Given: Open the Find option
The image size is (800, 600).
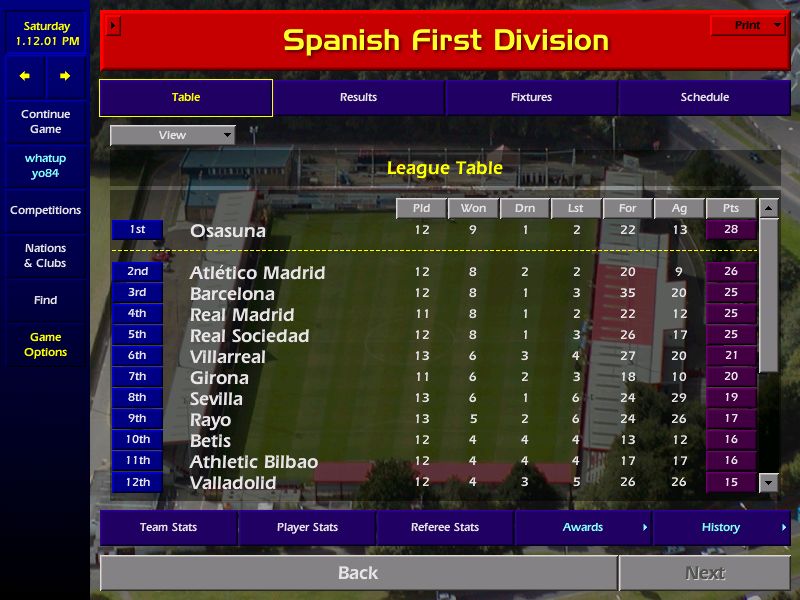Looking at the screenshot, I should [x=45, y=300].
